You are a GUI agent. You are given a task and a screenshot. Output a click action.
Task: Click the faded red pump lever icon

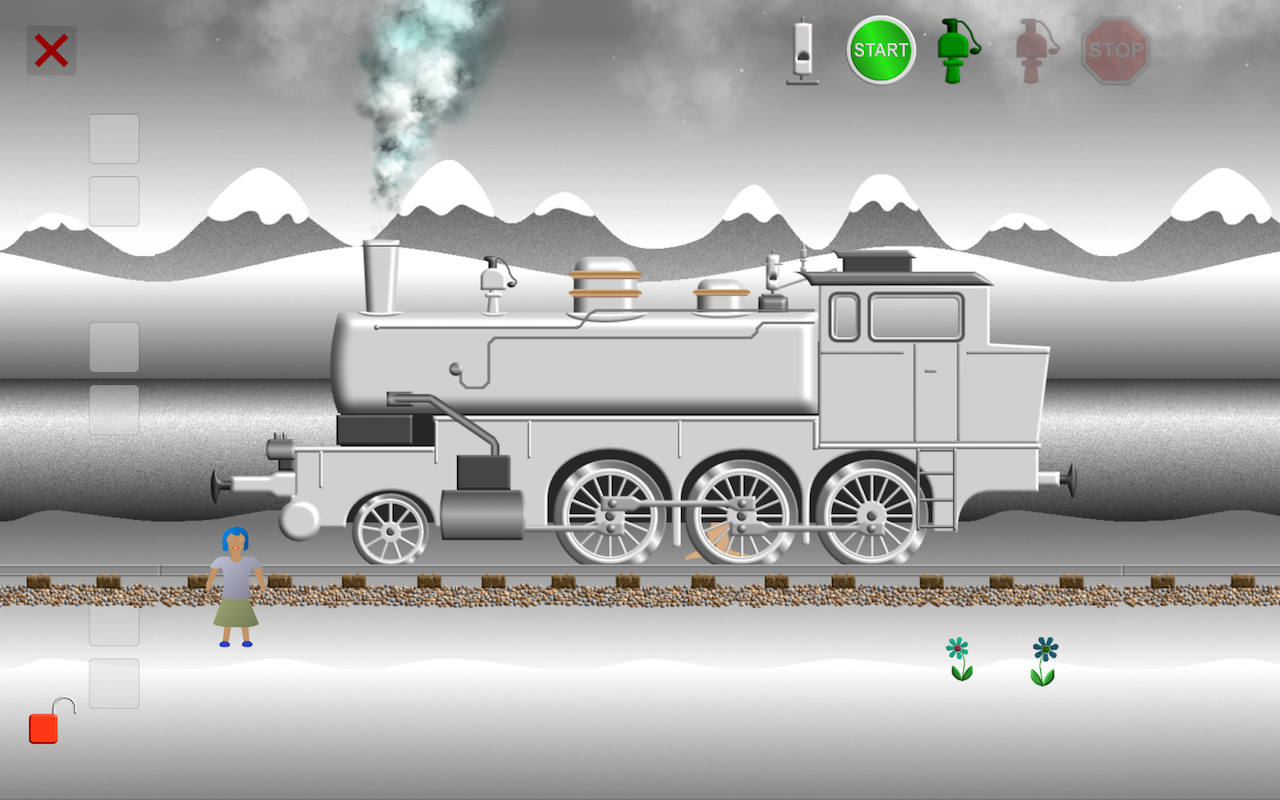(1032, 50)
